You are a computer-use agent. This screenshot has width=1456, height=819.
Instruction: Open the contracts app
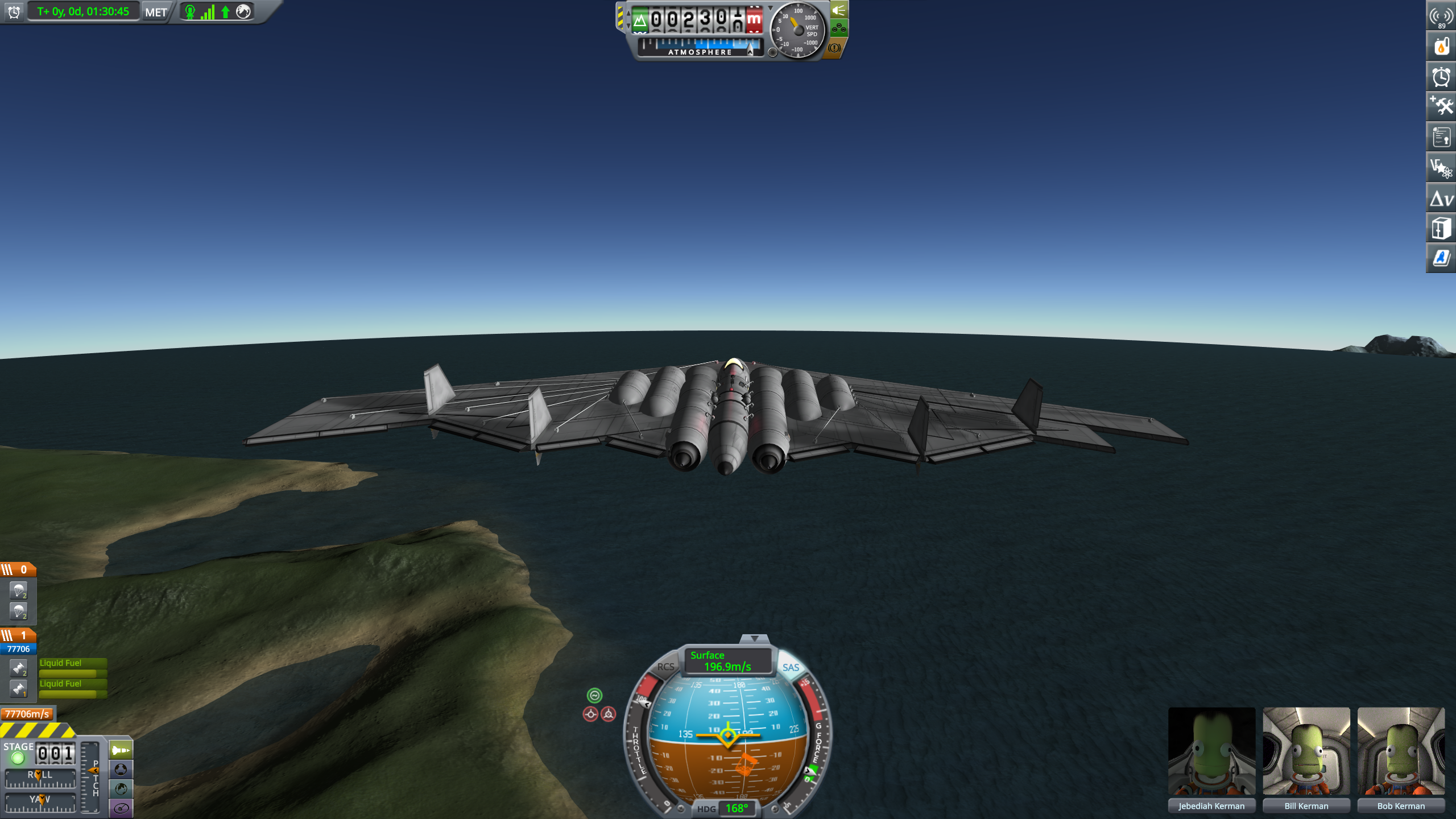point(1441,138)
